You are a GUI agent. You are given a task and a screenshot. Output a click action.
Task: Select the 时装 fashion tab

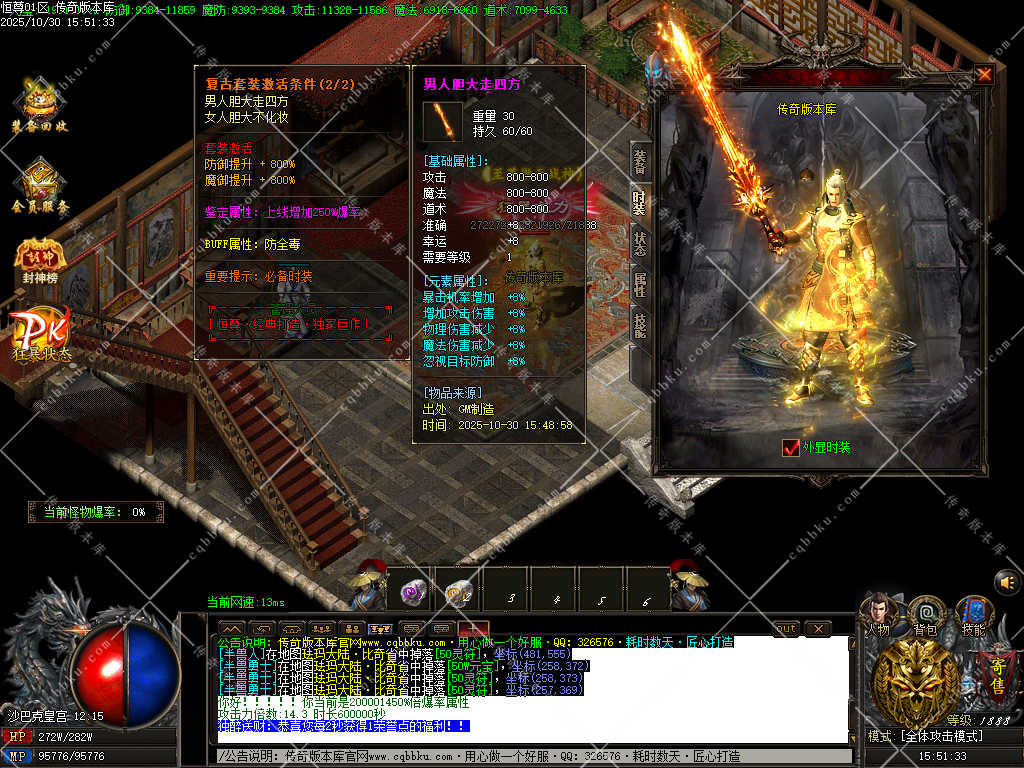639,204
